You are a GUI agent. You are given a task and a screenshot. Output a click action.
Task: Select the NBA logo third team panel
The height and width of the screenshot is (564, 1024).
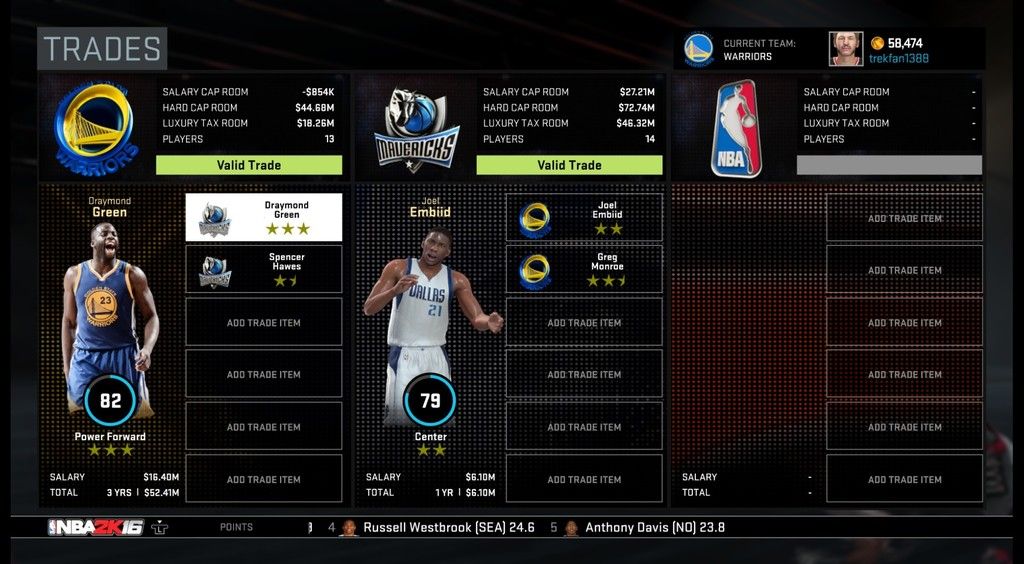click(x=735, y=127)
